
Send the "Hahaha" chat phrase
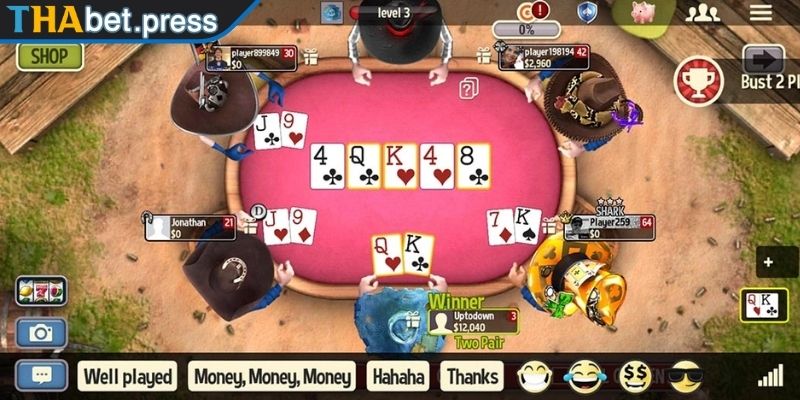coord(400,377)
